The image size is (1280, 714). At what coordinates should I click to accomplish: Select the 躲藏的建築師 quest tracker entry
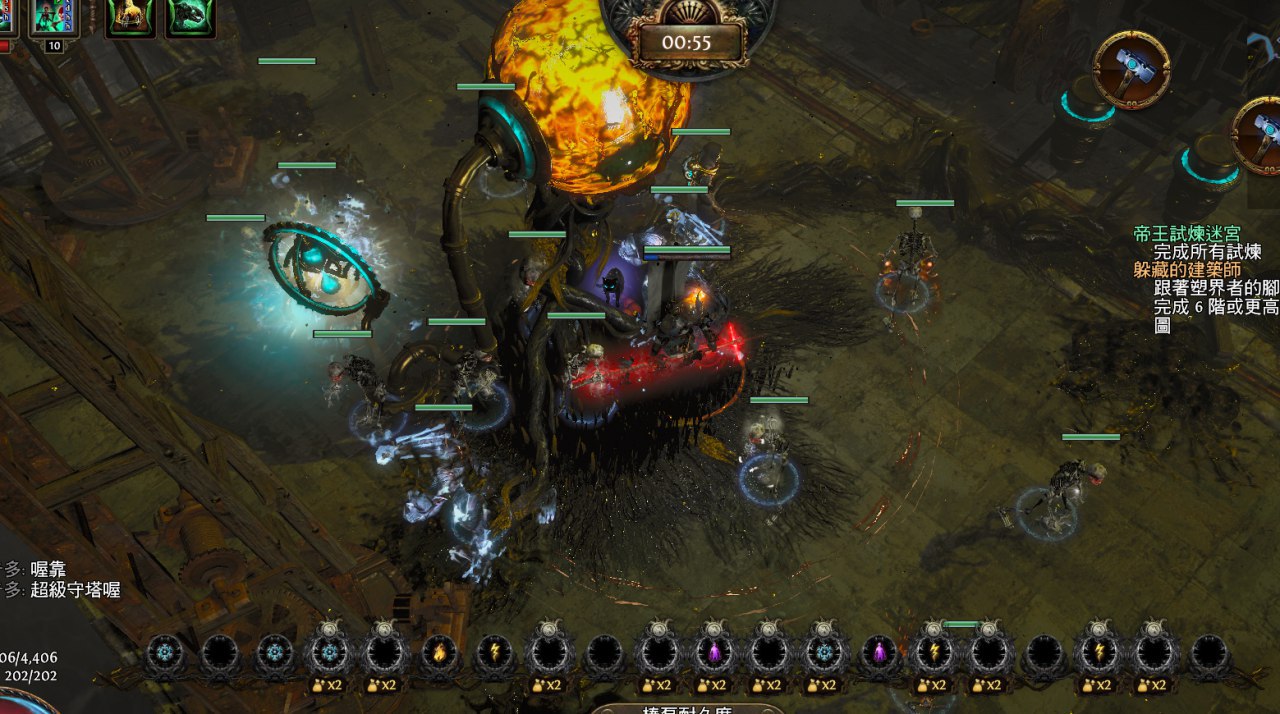point(1187,270)
